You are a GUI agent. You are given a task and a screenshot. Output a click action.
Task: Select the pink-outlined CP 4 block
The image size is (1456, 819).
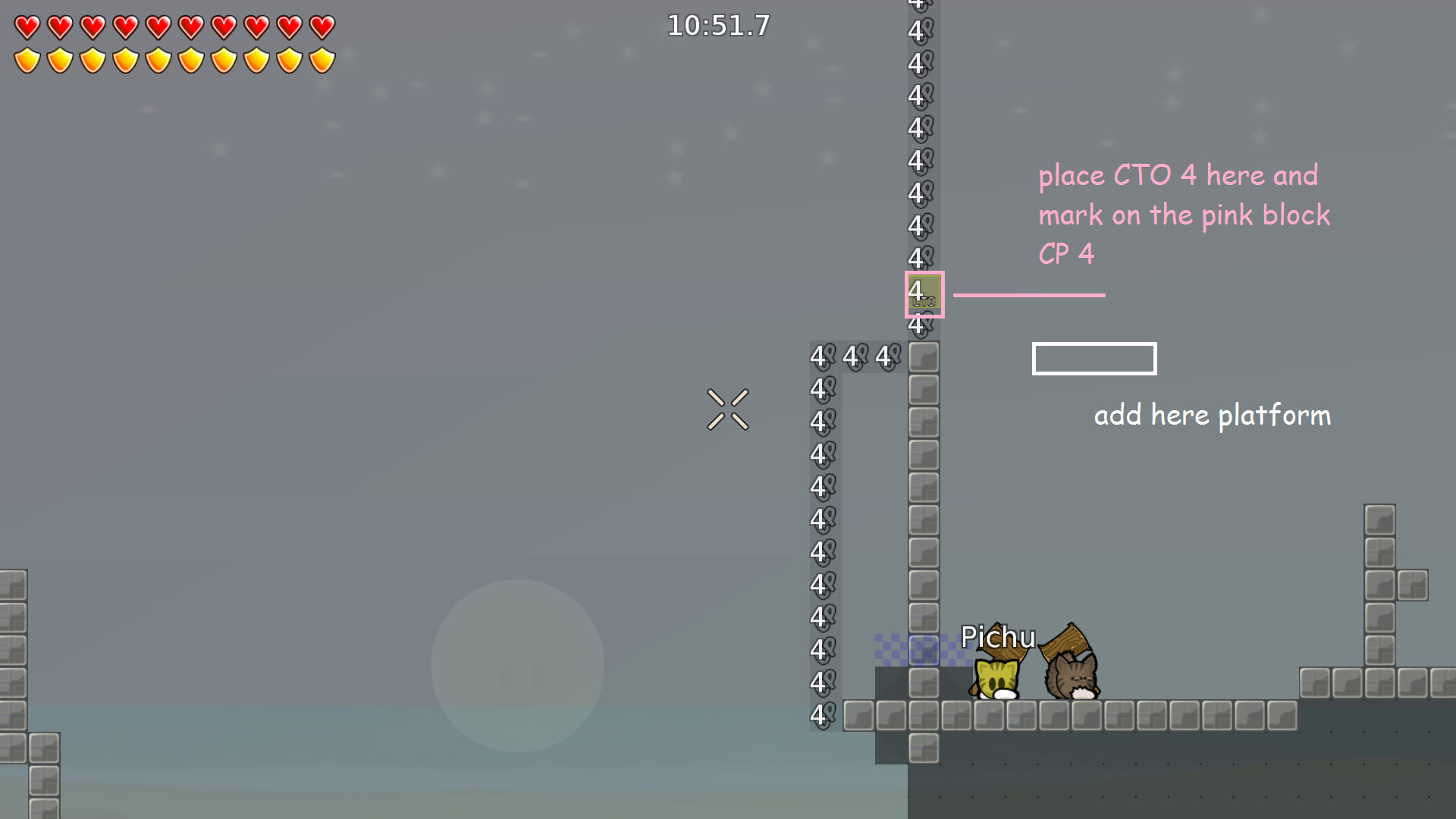tap(924, 294)
